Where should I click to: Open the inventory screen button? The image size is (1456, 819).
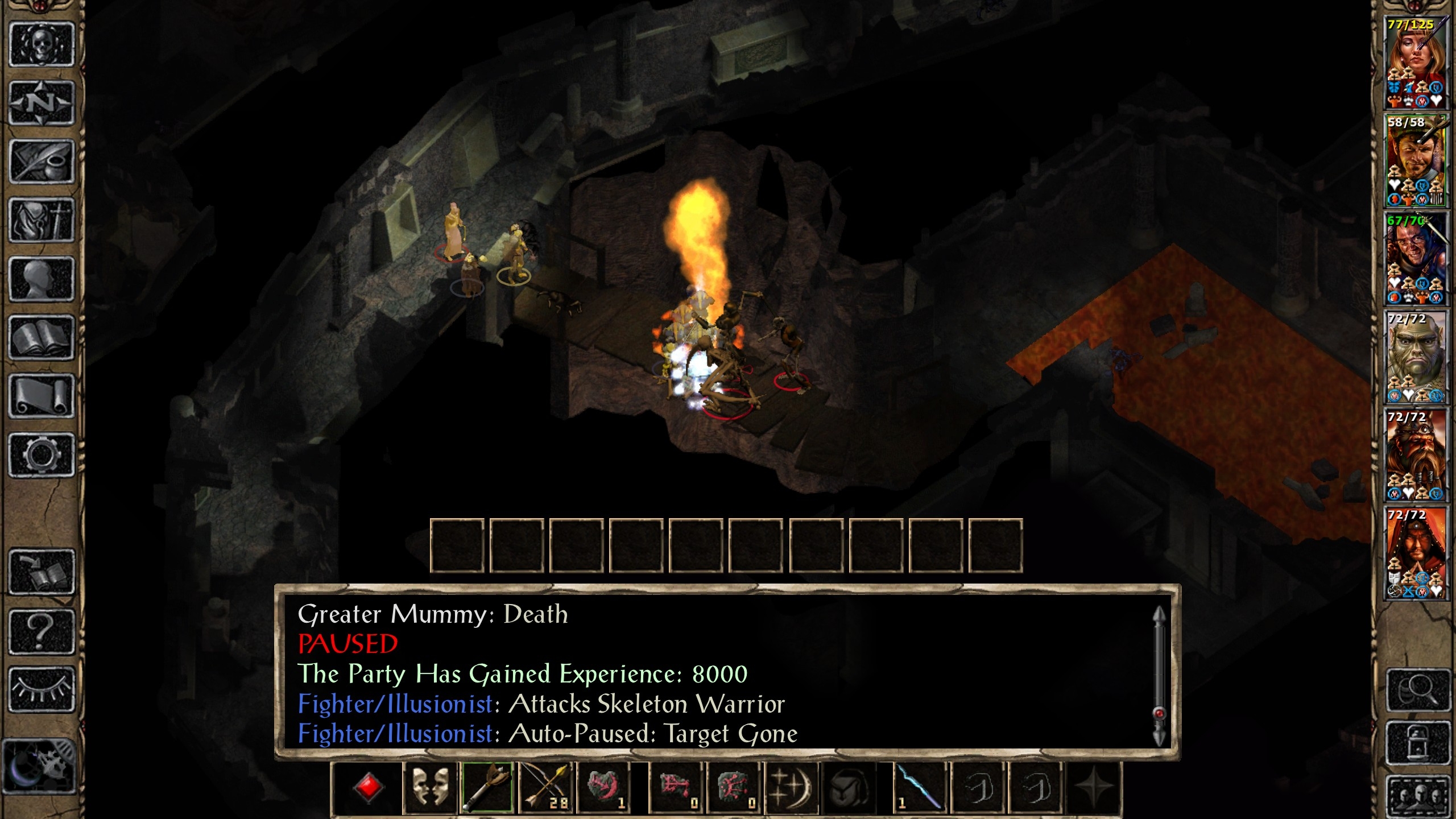click(42, 220)
